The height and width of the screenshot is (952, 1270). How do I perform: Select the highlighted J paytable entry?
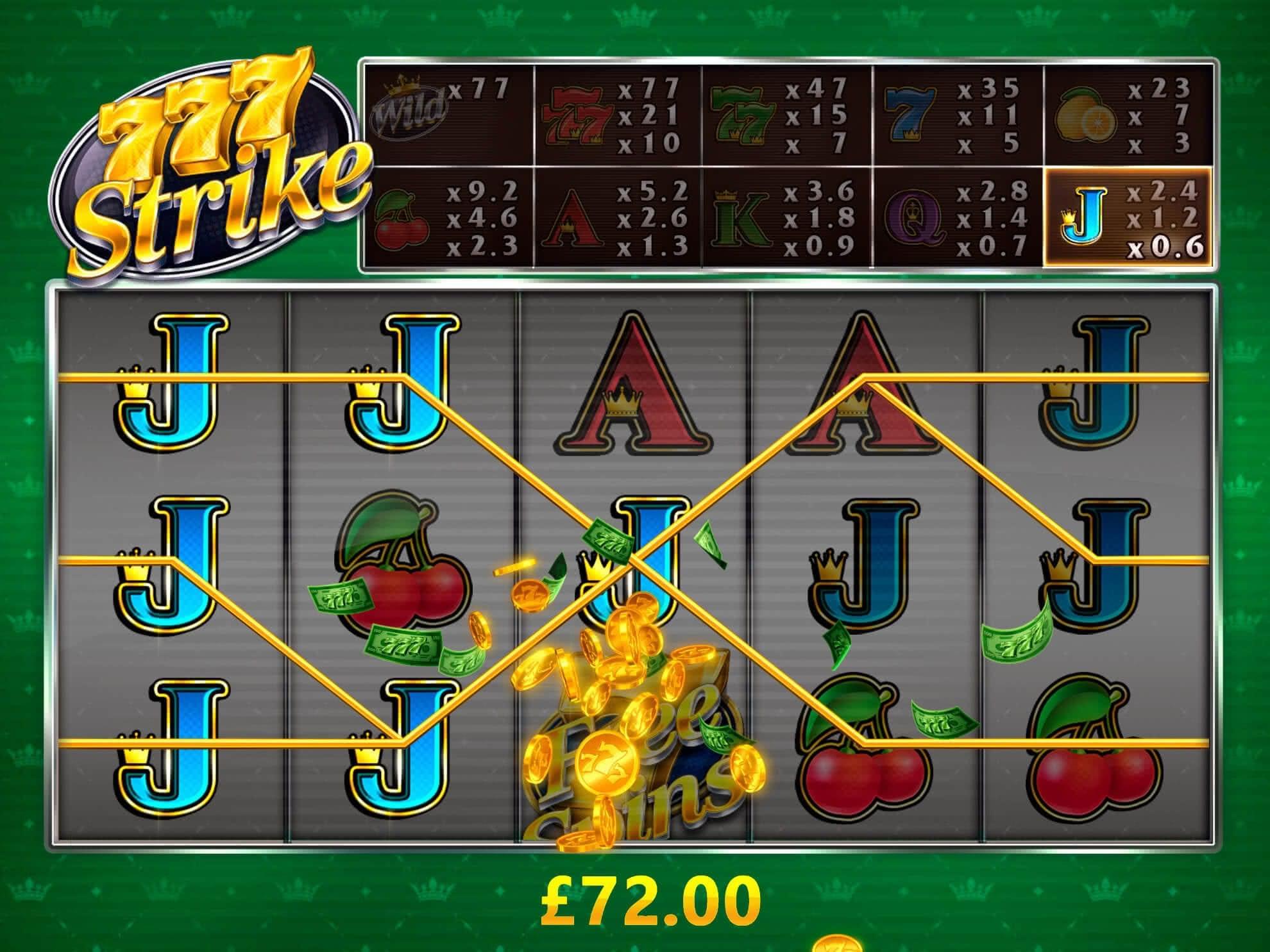(1128, 217)
